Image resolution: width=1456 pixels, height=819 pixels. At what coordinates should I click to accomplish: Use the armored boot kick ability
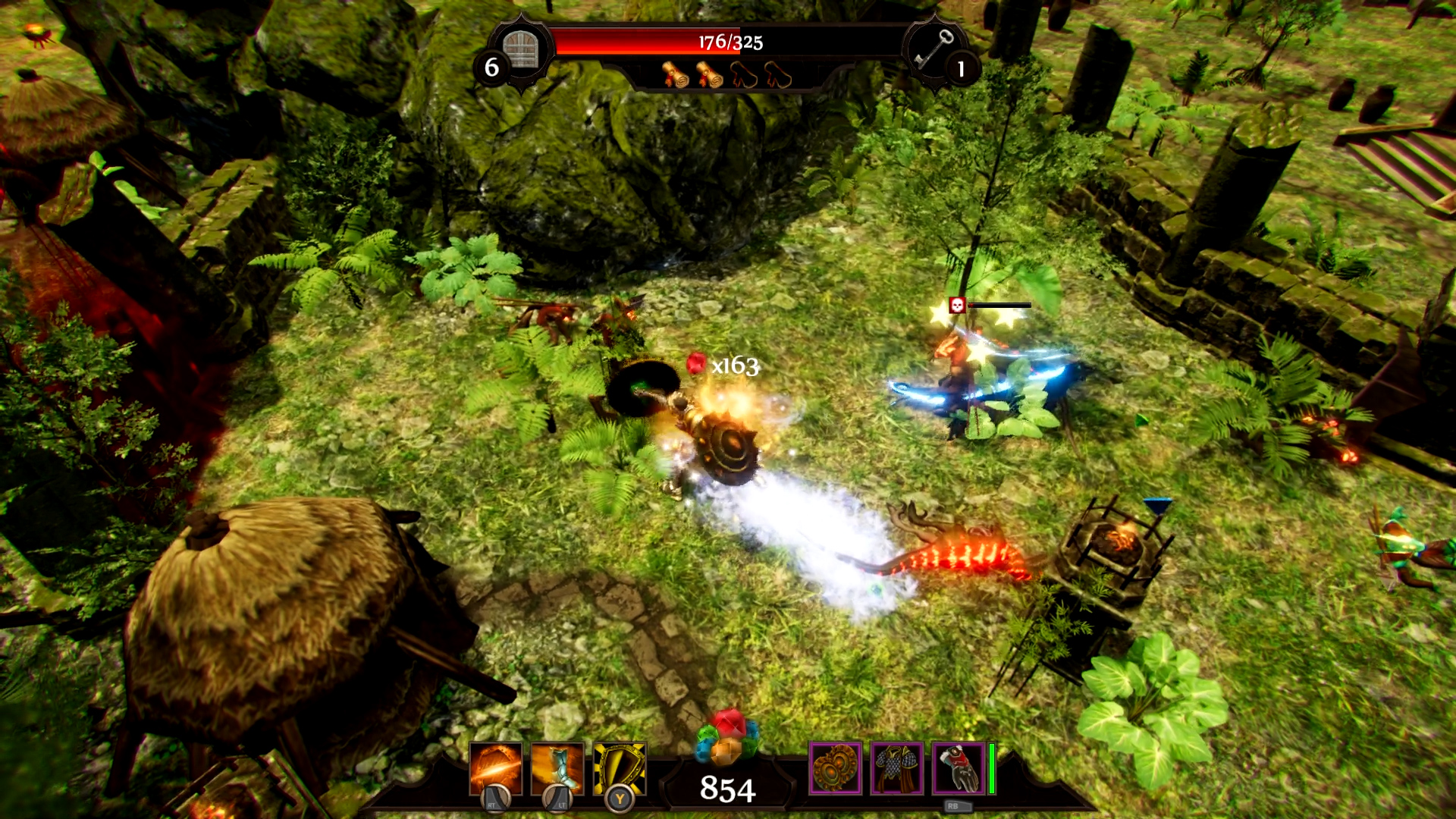point(557,769)
